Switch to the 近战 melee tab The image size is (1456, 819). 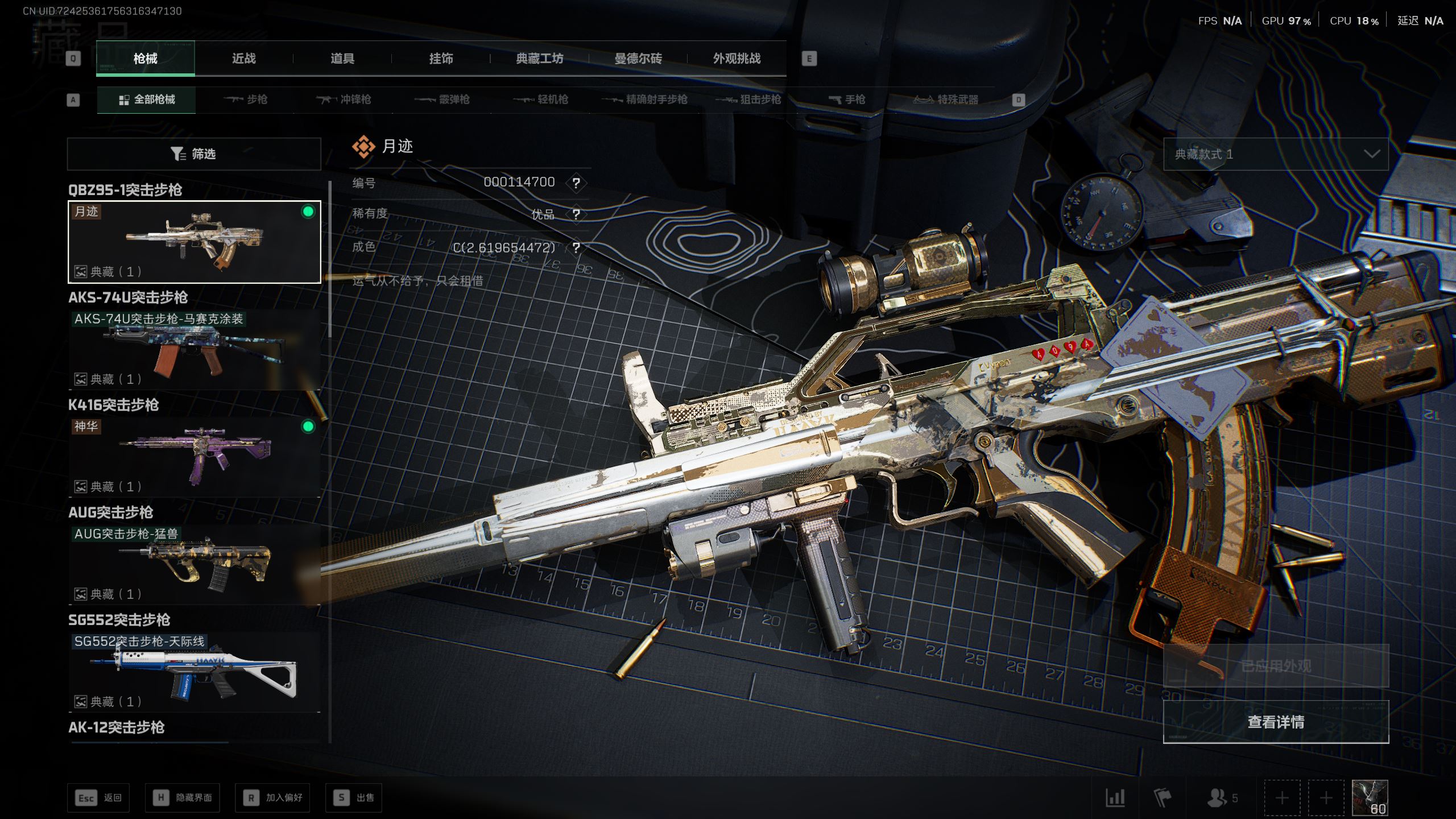[243, 59]
